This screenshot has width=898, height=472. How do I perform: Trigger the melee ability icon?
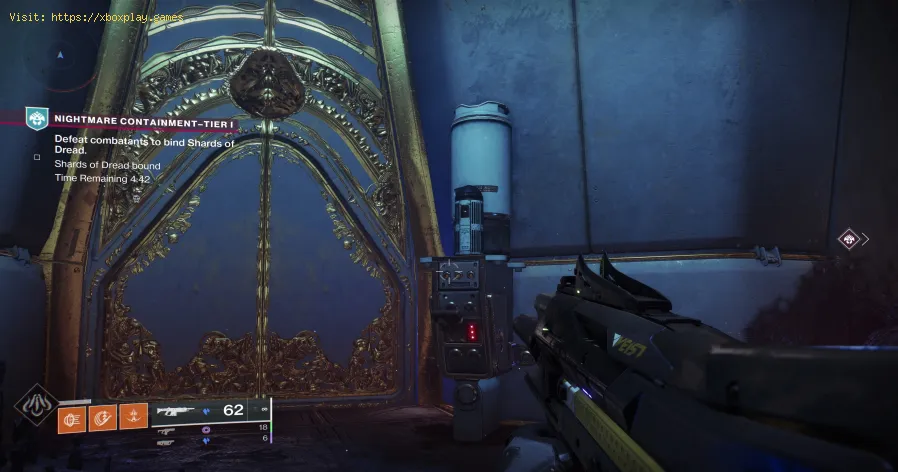104,416
